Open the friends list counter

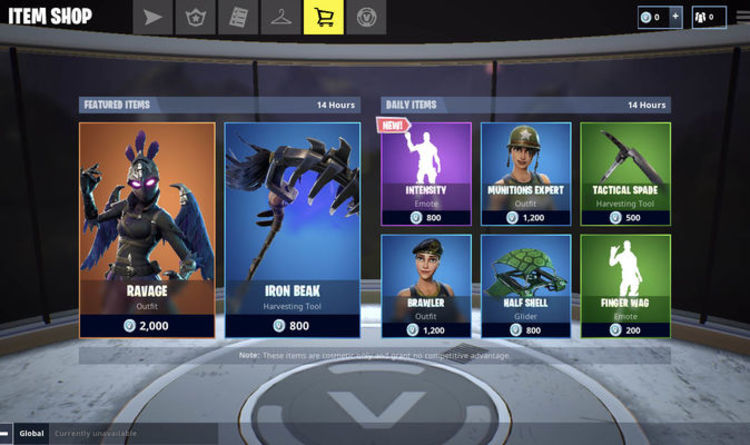(x=710, y=17)
